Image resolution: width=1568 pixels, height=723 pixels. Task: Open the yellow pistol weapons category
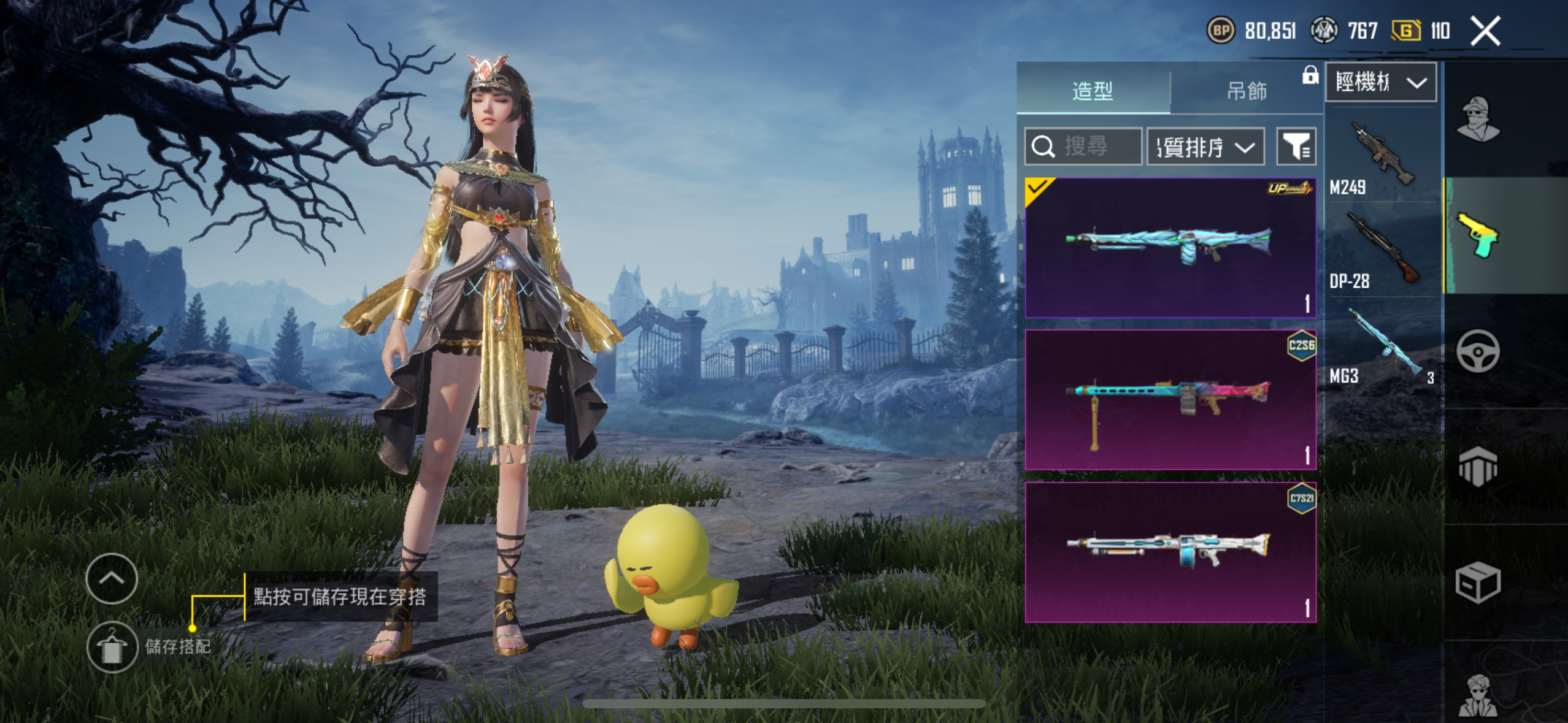pyautogui.click(x=1478, y=235)
